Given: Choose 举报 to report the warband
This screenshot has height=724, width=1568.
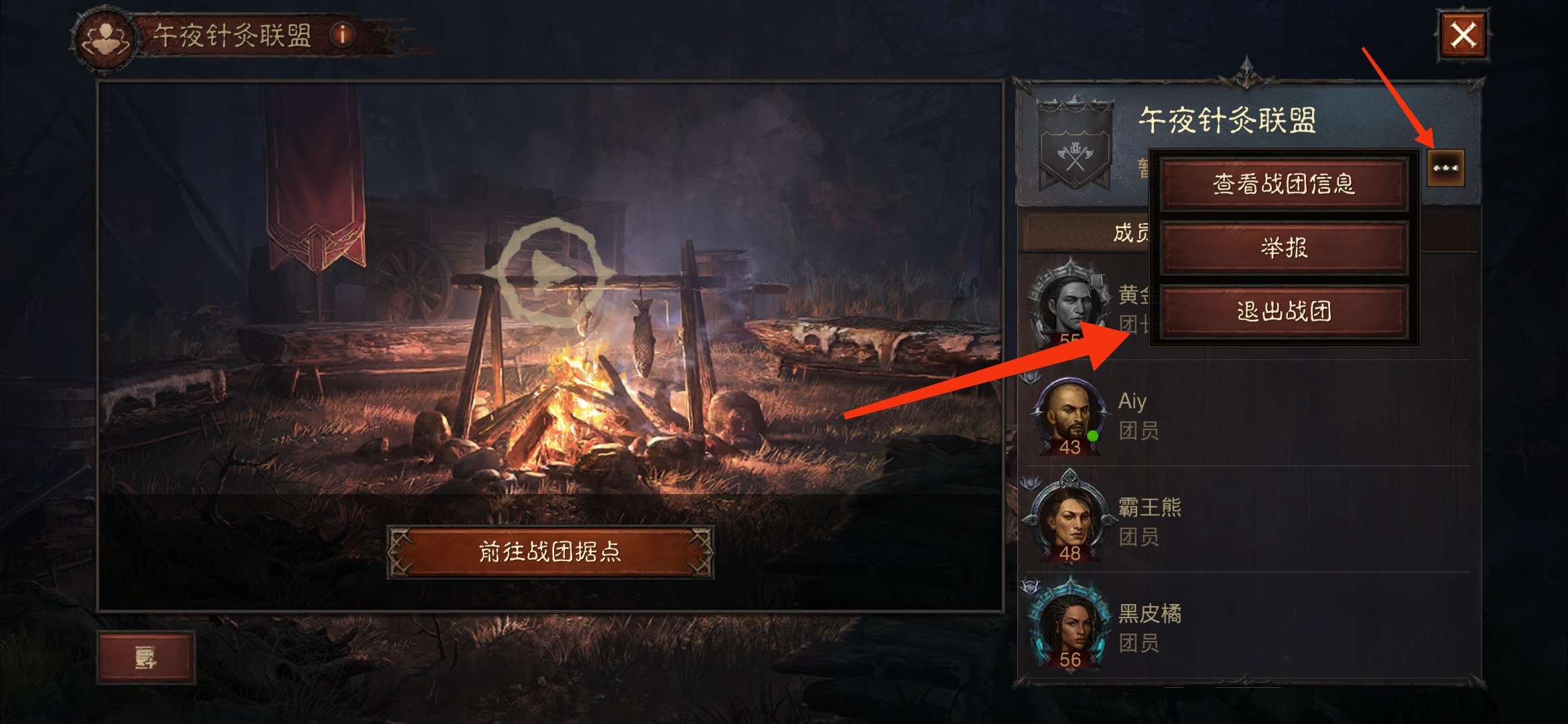Looking at the screenshot, I should (1283, 248).
